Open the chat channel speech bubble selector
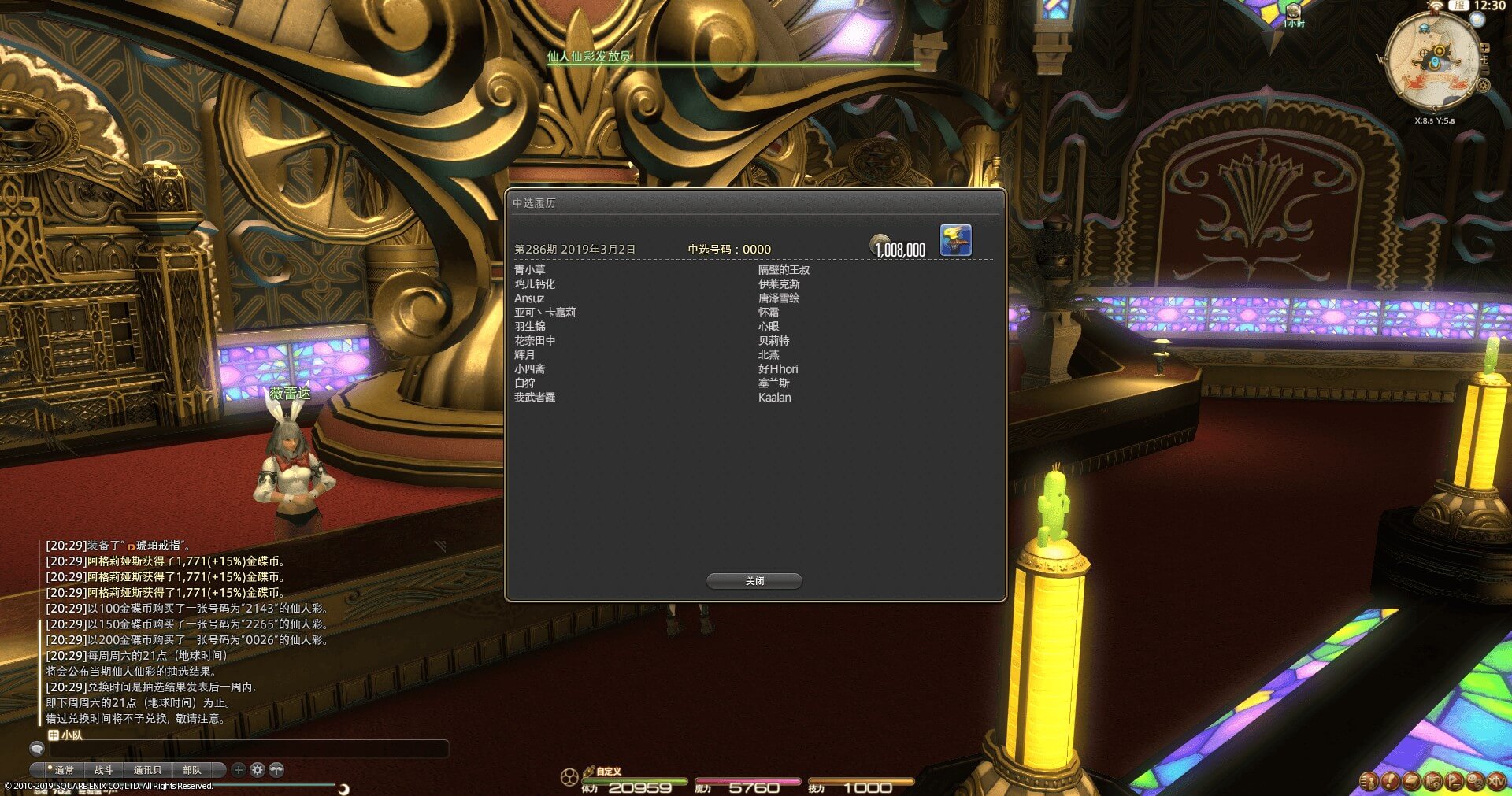 pyautogui.click(x=36, y=748)
